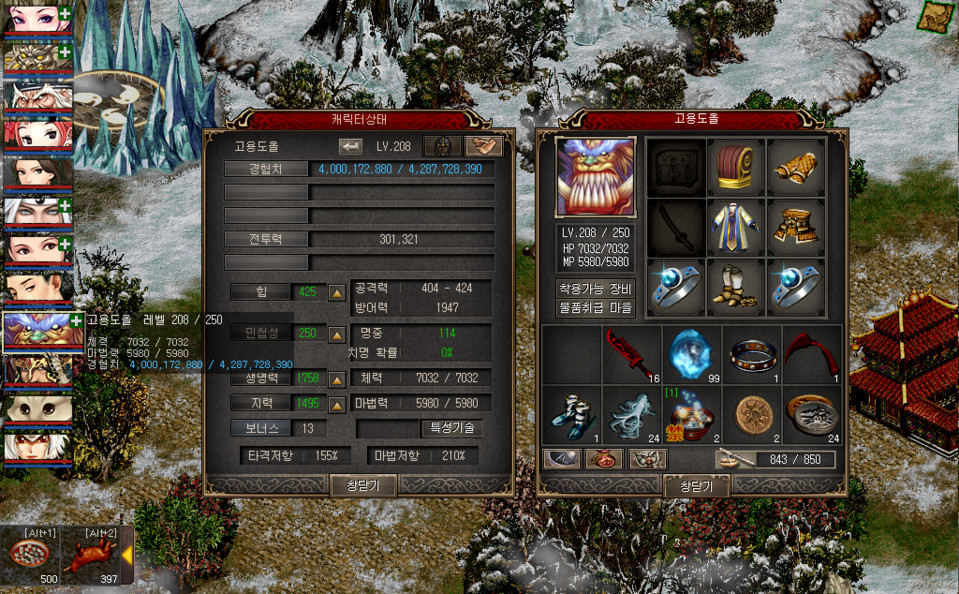Raise the 생명력 (vitality) stat with its arrow
The height and width of the screenshot is (594, 959).
[x=337, y=379]
